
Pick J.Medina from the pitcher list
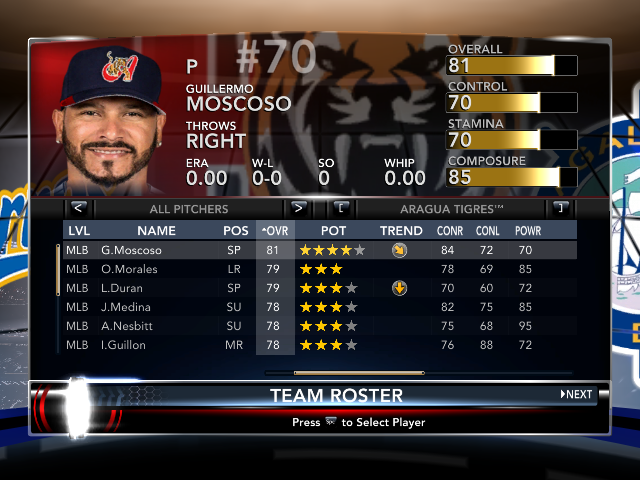[127, 307]
